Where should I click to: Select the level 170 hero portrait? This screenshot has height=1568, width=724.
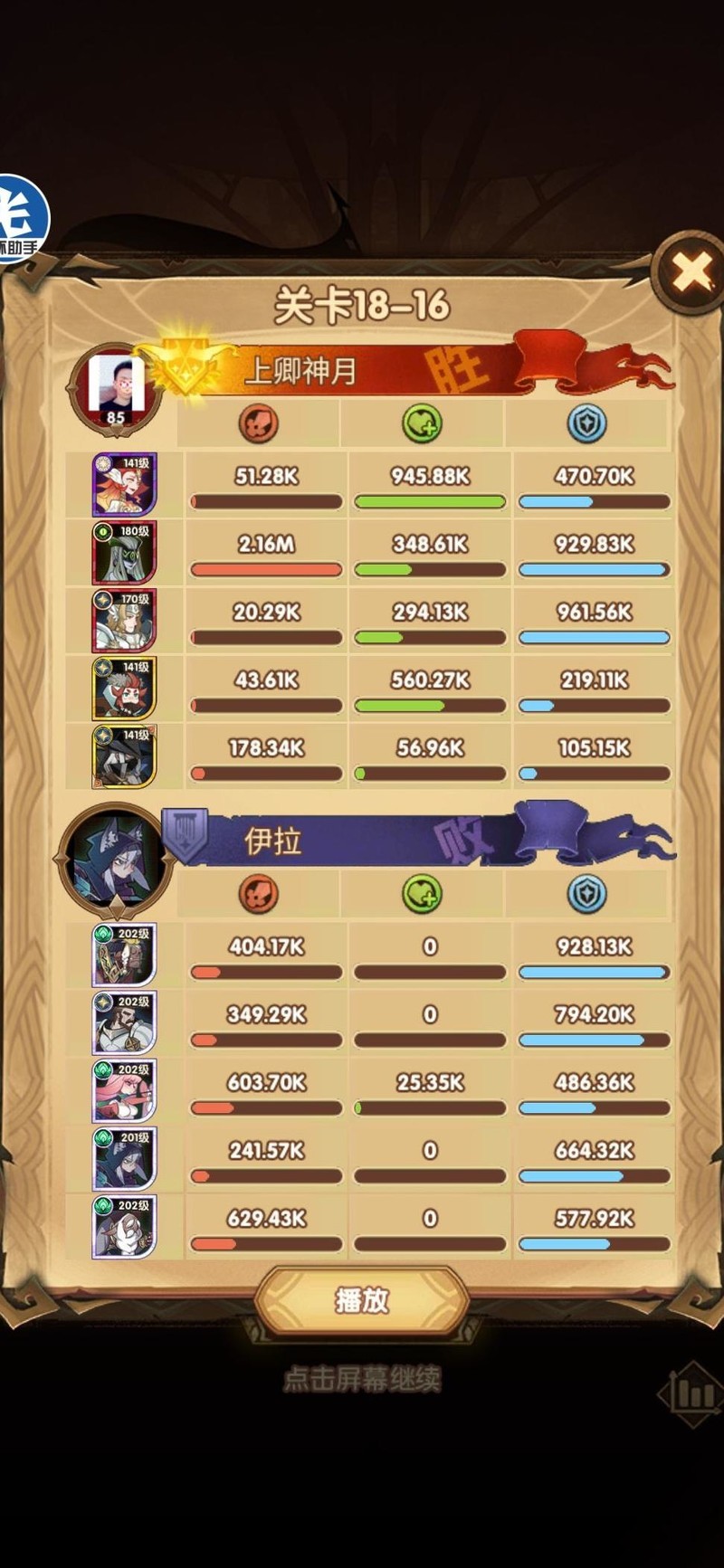click(x=124, y=620)
